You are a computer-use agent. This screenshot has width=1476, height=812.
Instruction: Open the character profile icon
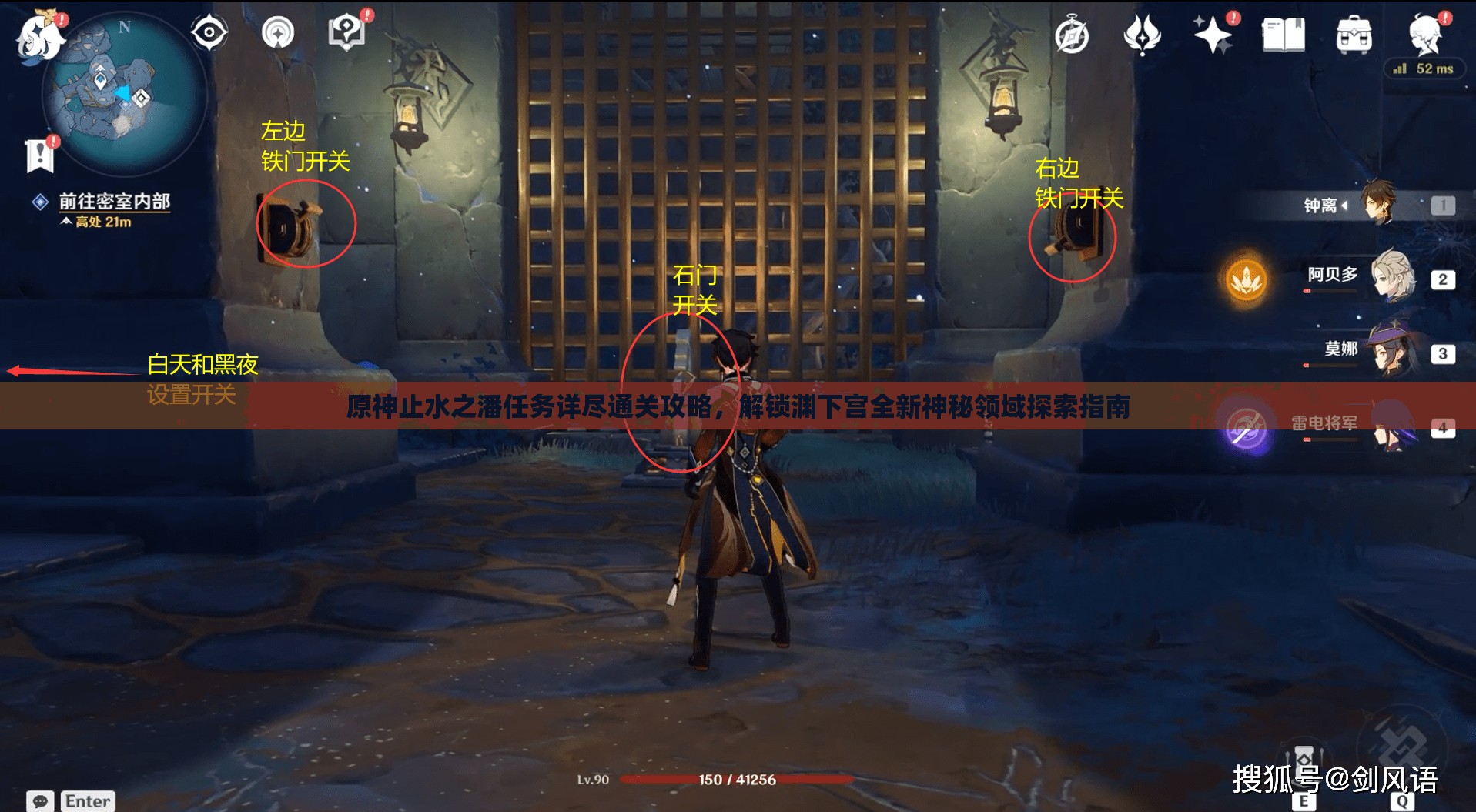click(x=1424, y=35)
